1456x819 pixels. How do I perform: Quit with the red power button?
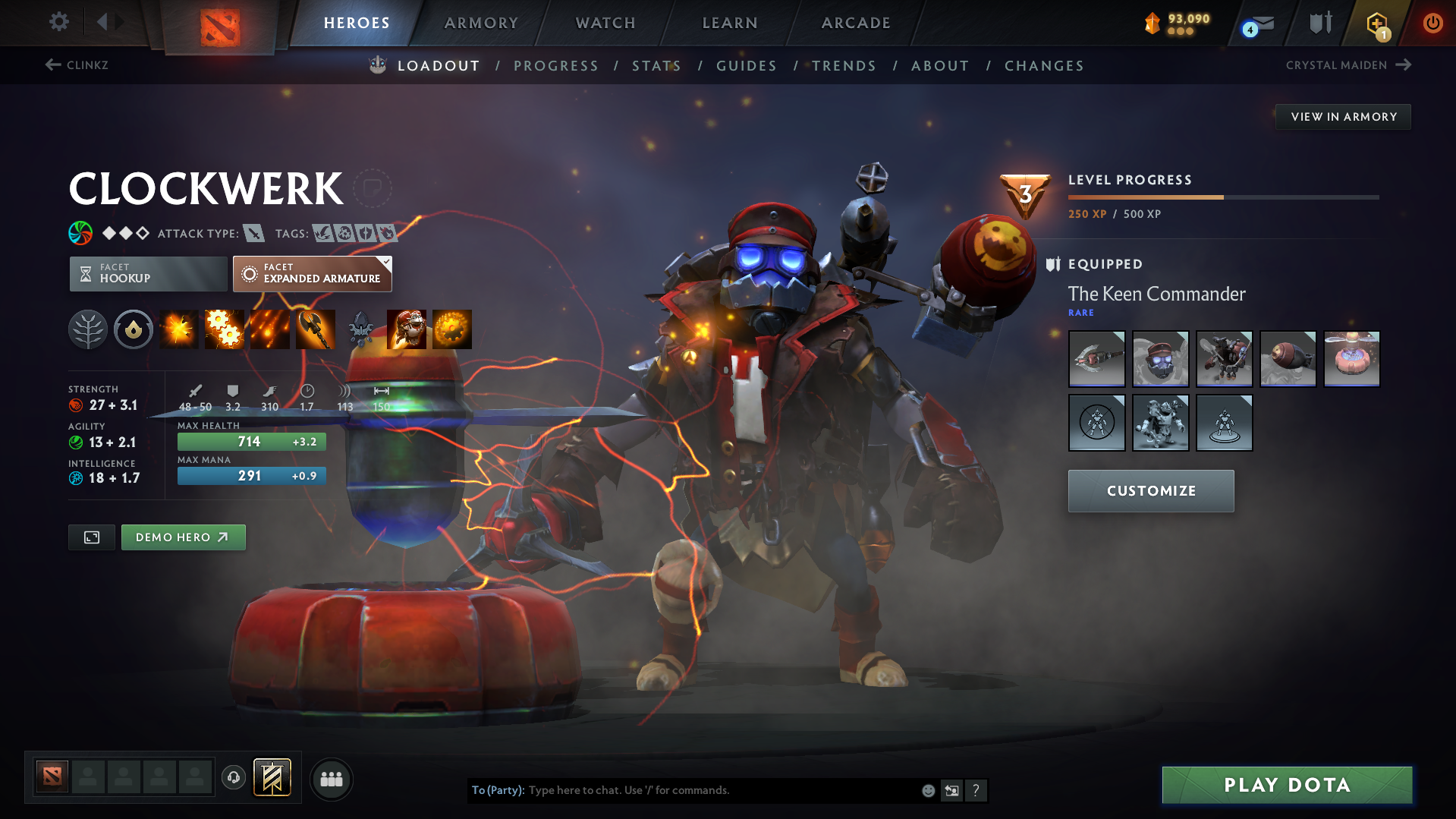(x=1432, y=23)
